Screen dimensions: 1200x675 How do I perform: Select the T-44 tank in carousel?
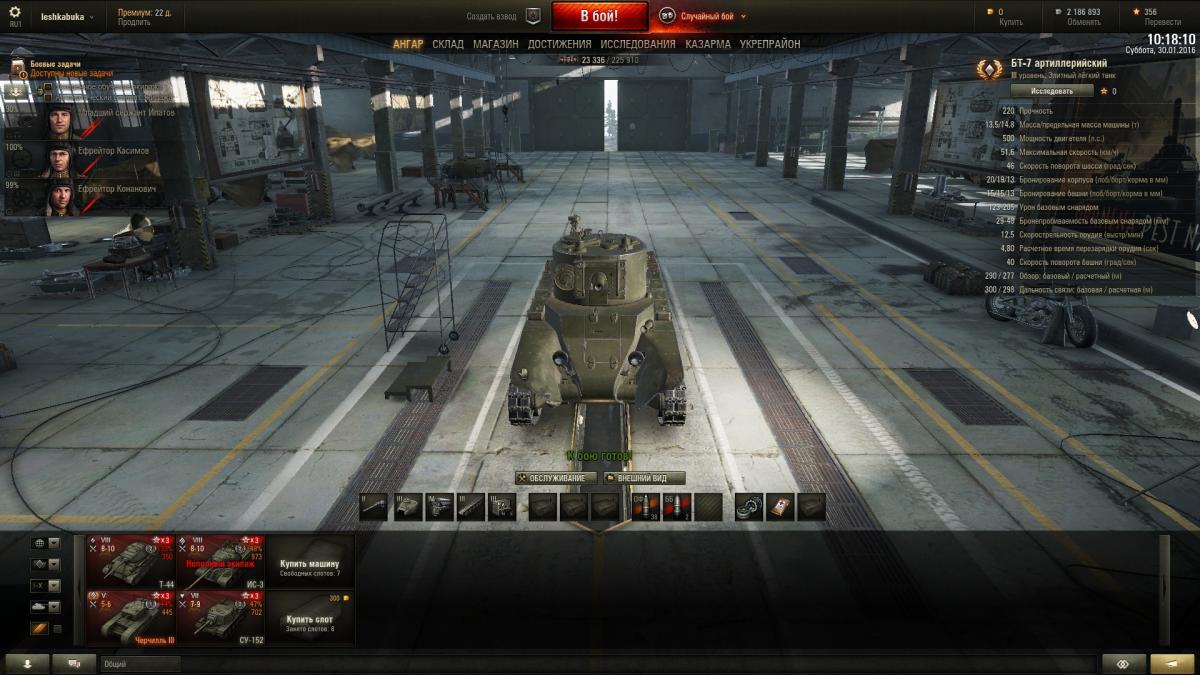pyautogui.click(x=130, y=561)
